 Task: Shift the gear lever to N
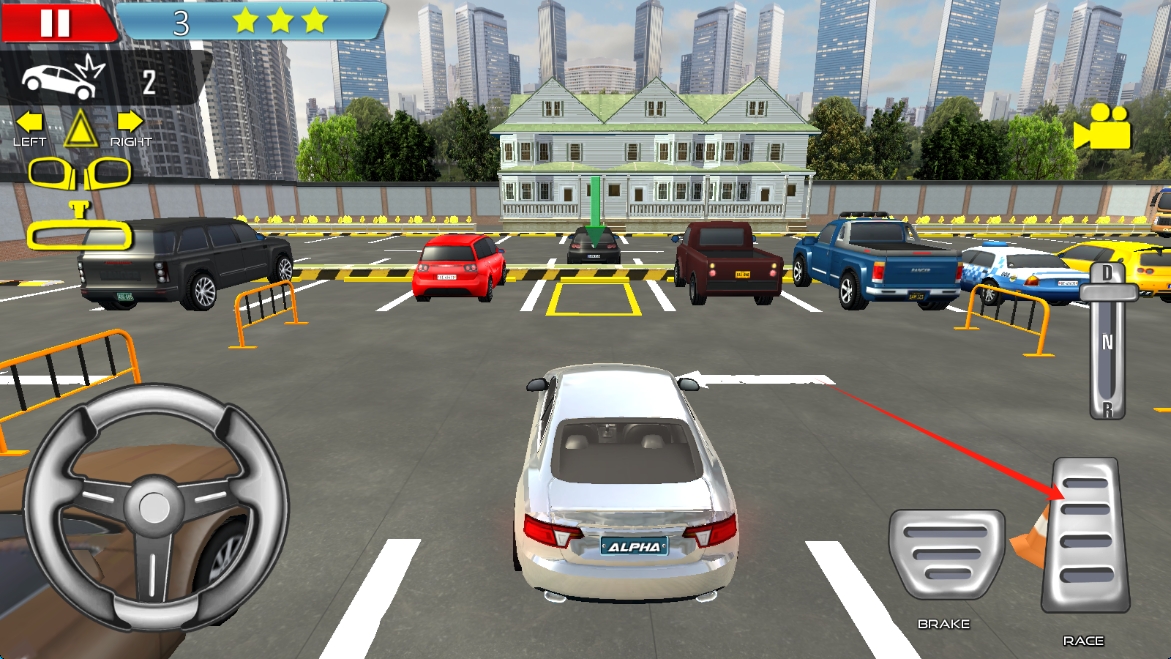pyautogui.click(x=1106, y=341)
